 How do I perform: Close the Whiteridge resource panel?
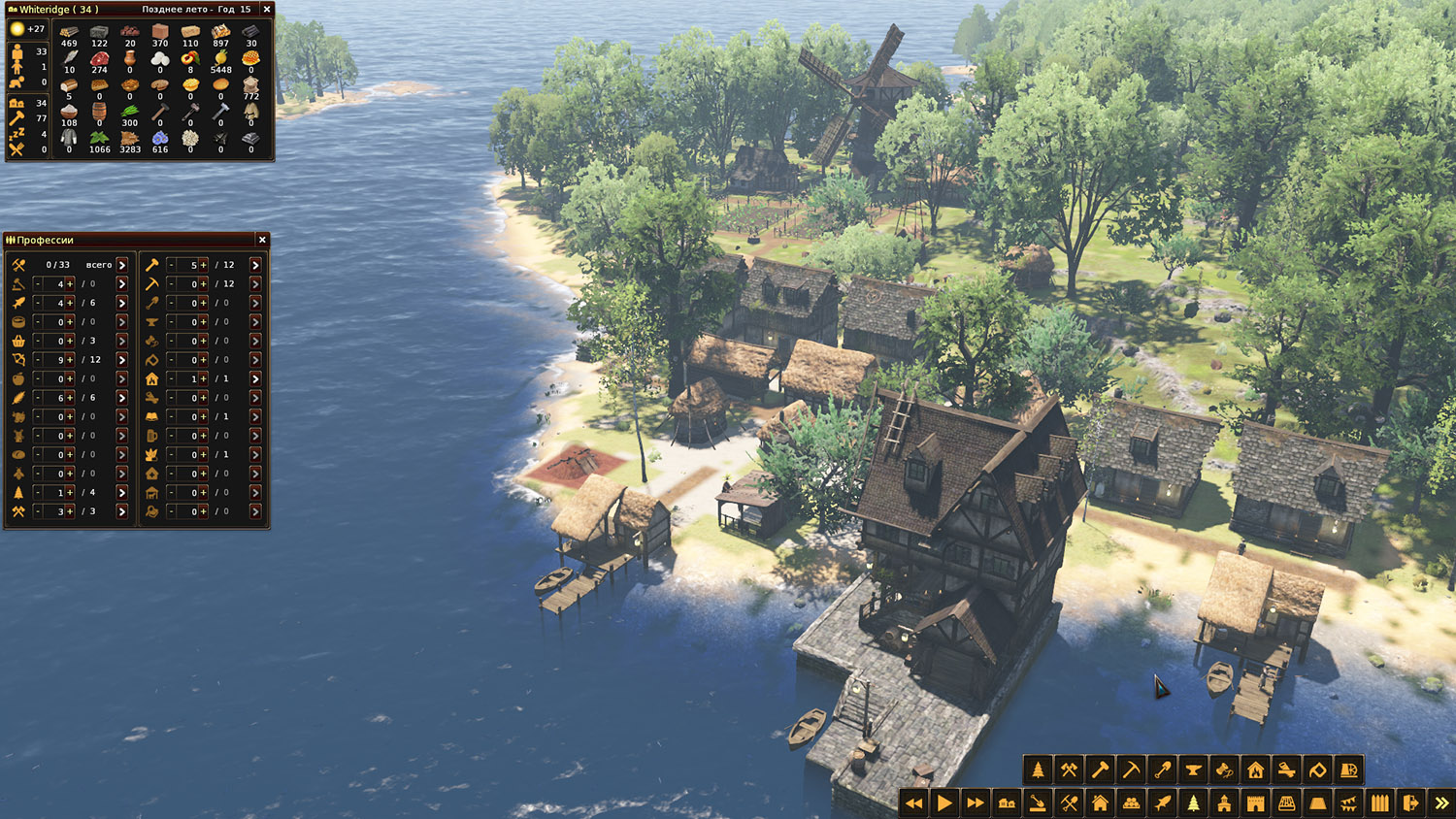(x=267, y=10)
